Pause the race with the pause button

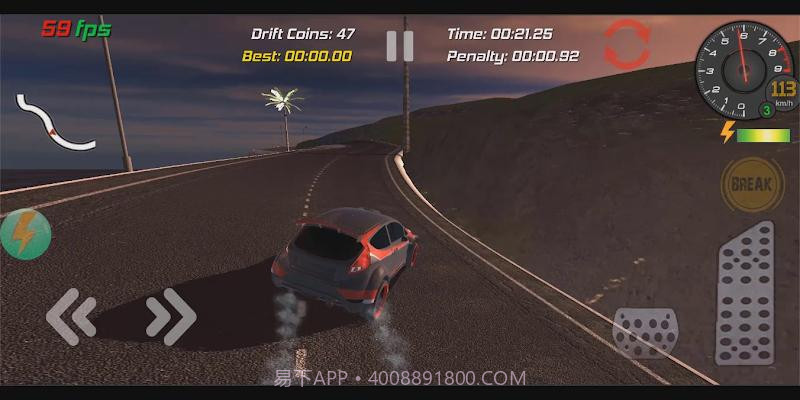(x=399, y=46)
